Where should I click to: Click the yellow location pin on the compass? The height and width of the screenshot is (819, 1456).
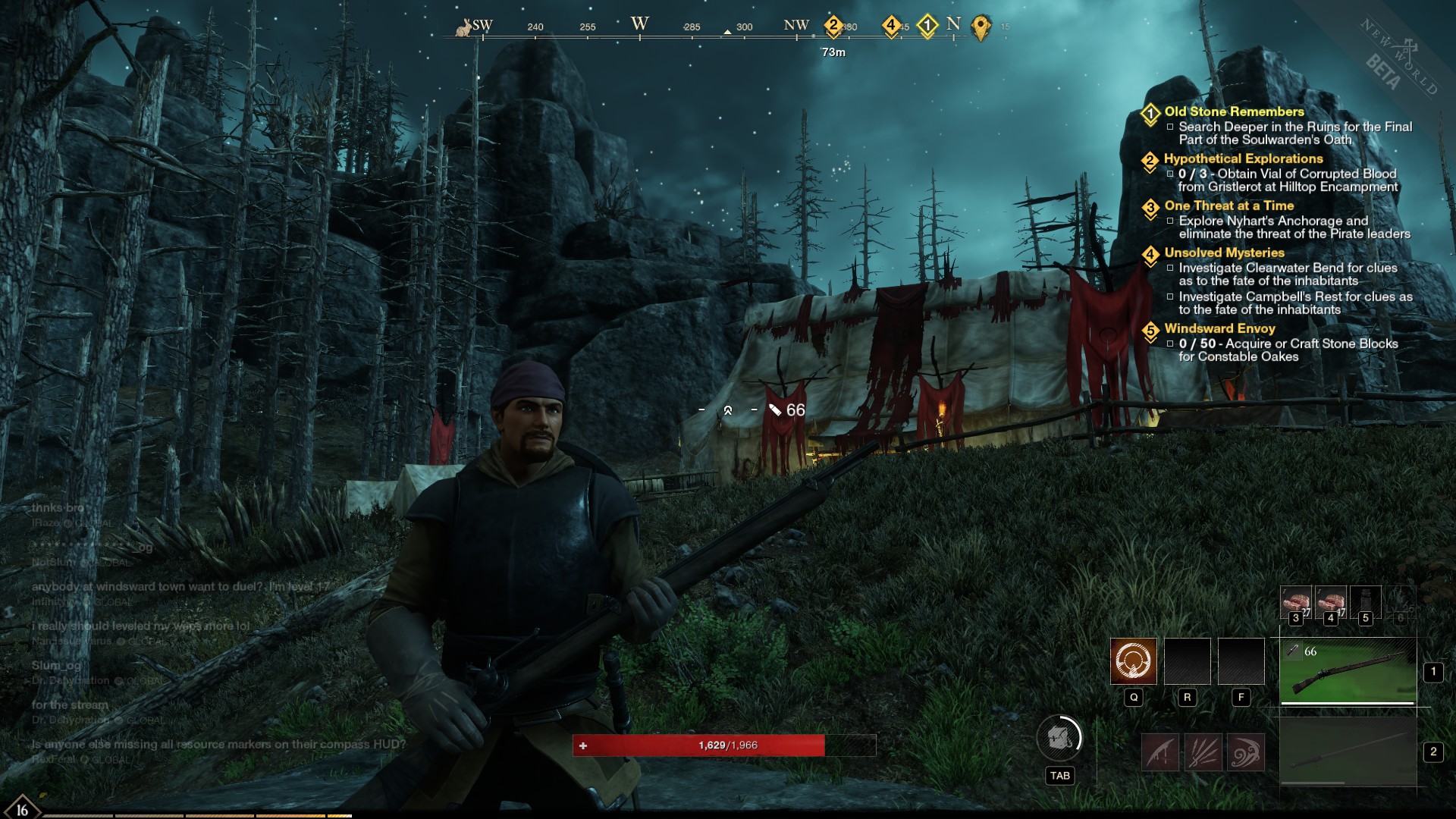click(981, 27)
